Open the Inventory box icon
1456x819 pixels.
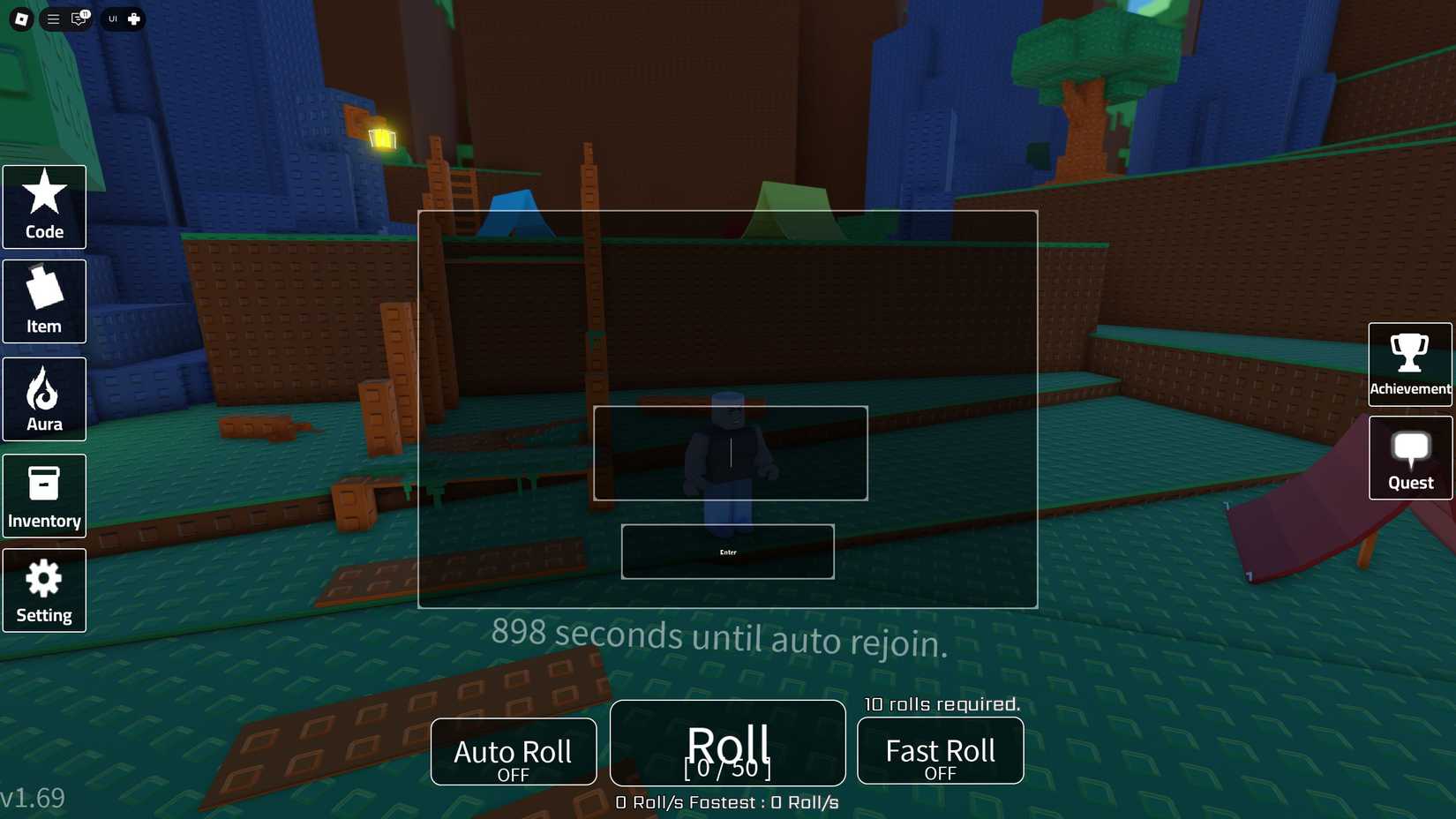44,495
